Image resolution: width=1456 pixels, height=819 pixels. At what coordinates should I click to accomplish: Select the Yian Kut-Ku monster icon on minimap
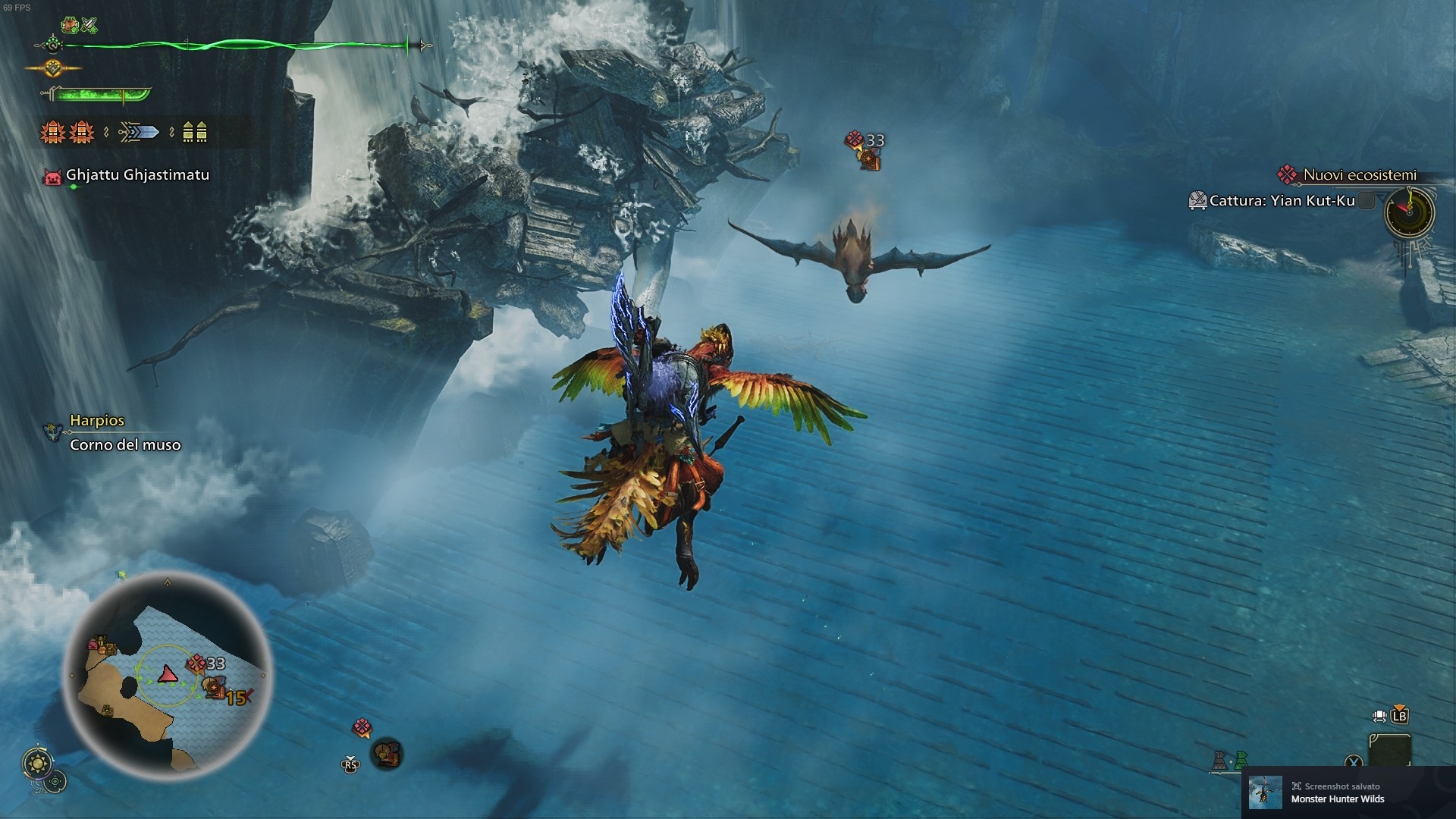215,687
